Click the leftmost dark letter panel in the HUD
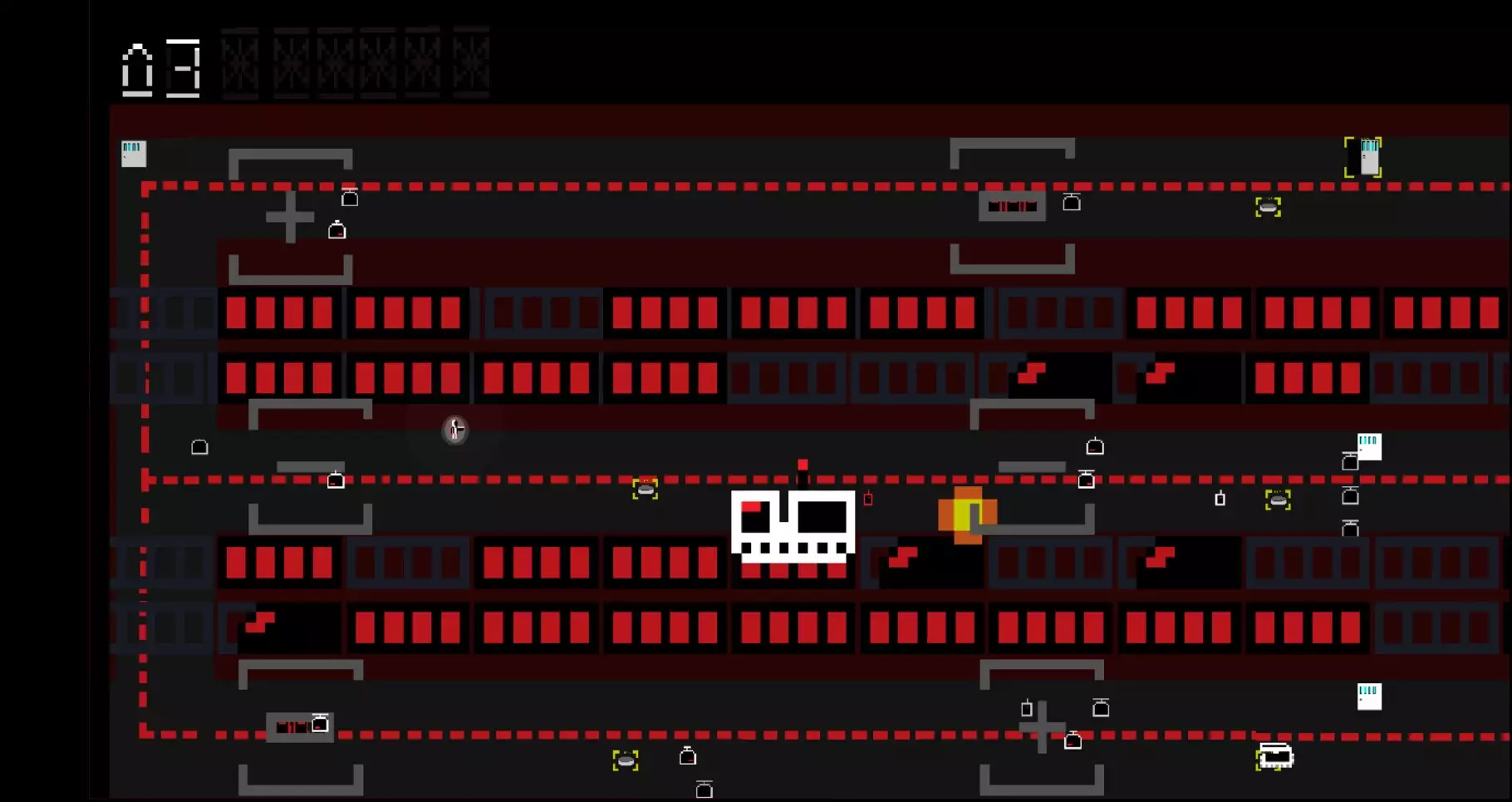The width and height of the screenshot is (1512, 802). click(239, 58)
